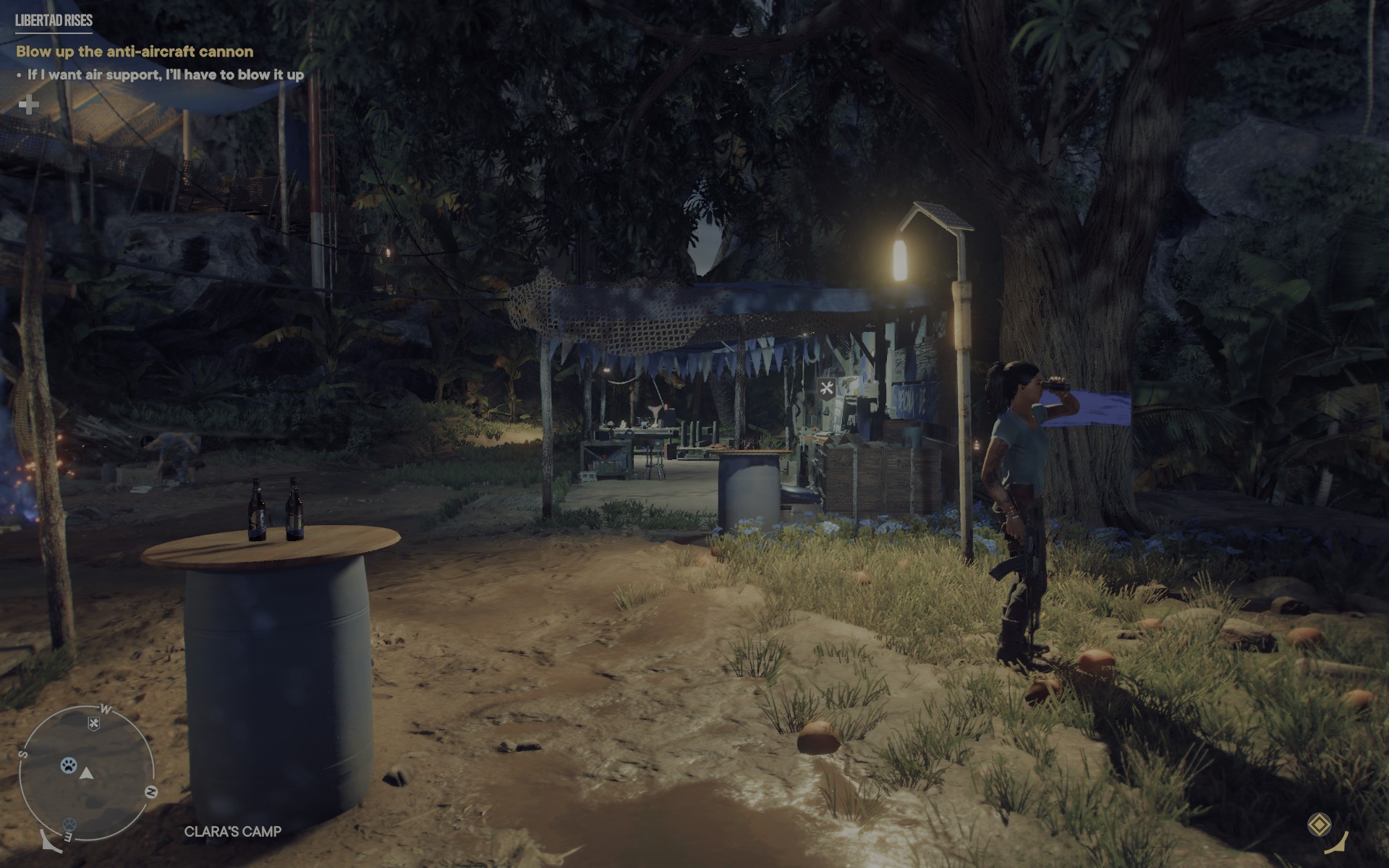
Task: Select the anti-aircraft cannon objective
Action: click(x=135, y=51)
